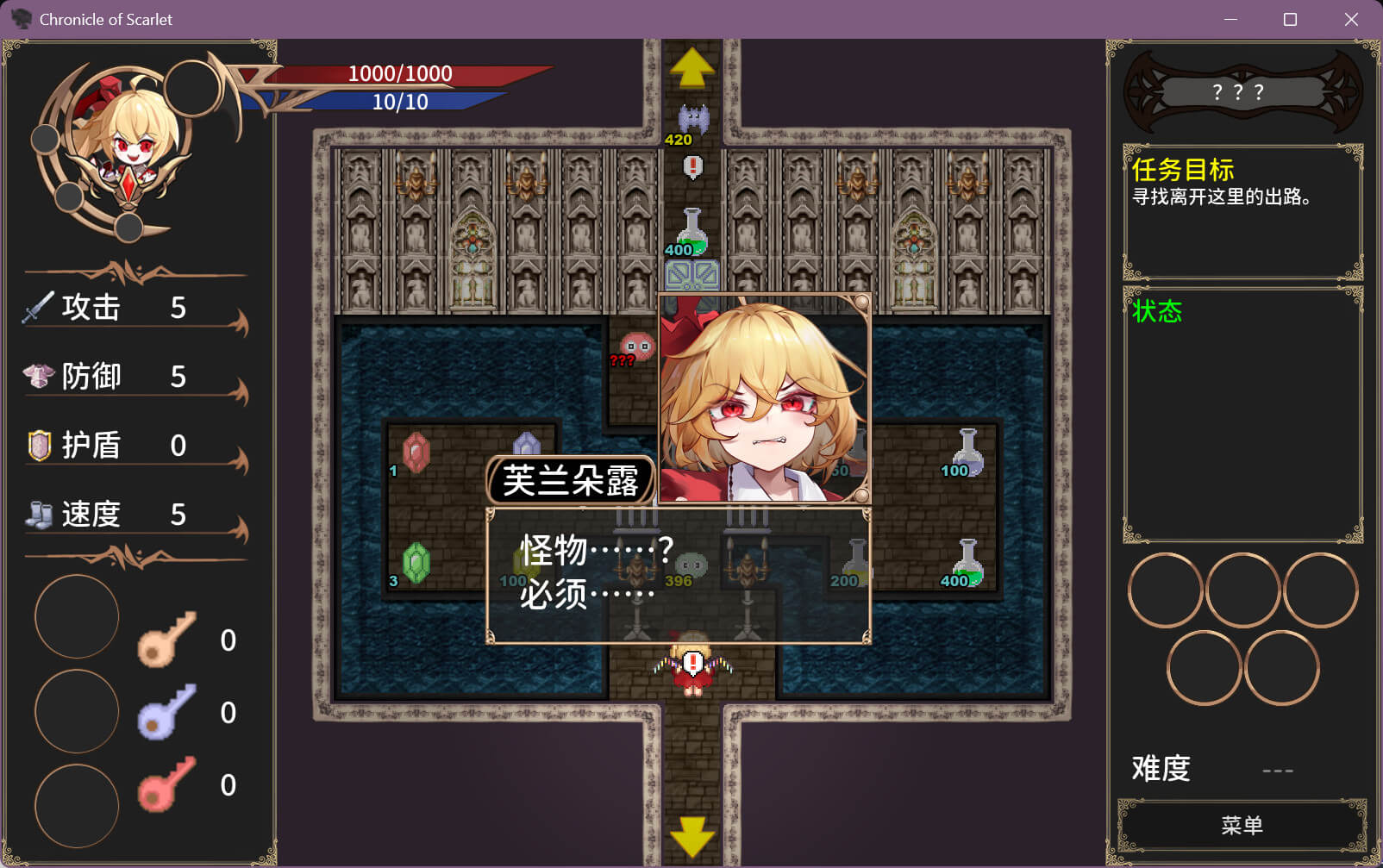Screen dimensions: 1383x868
Task: Open the 任务目标 quest objective panel
Action: pos(1242,211)
